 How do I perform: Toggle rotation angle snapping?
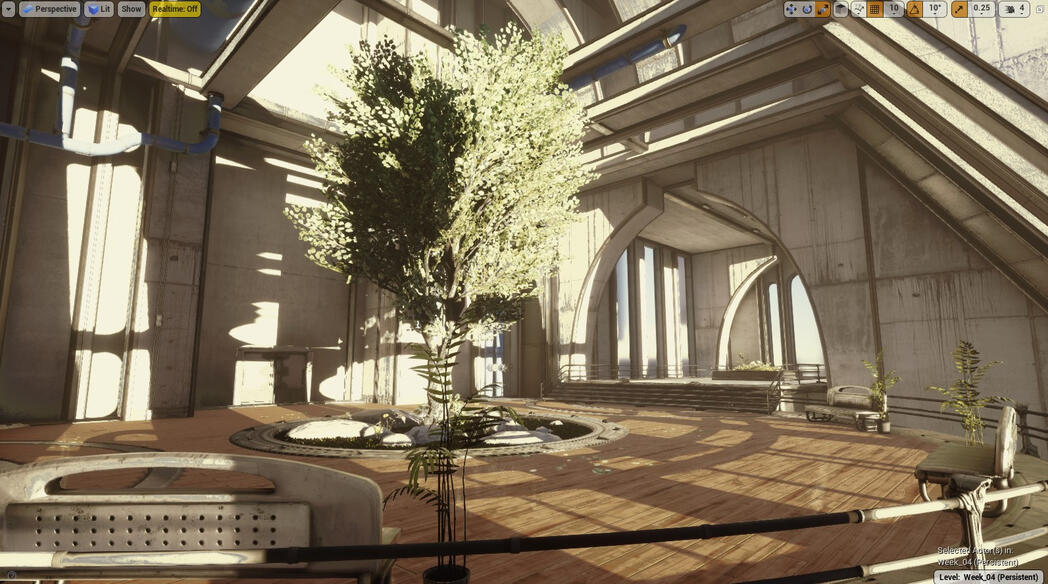pos(914,9)
